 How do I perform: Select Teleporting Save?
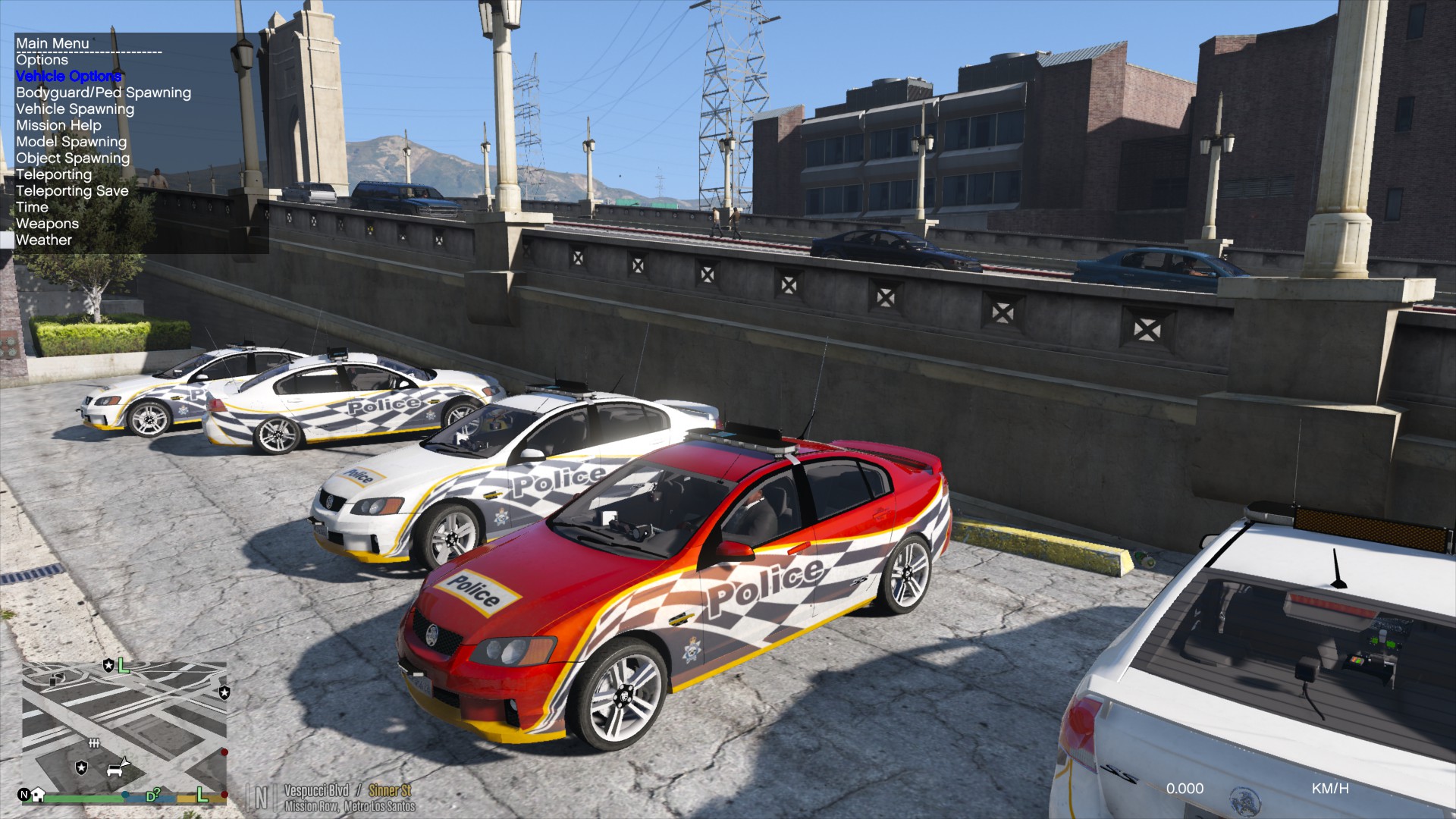(72, 191)
